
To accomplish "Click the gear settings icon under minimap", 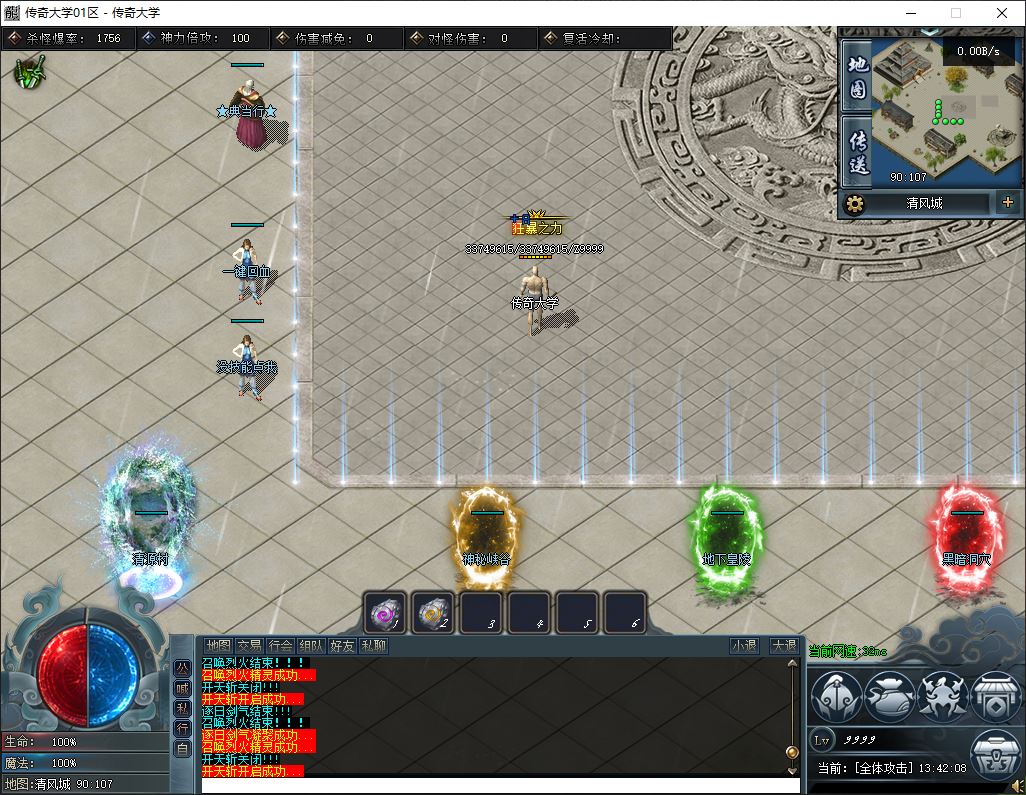I will 854,204.
